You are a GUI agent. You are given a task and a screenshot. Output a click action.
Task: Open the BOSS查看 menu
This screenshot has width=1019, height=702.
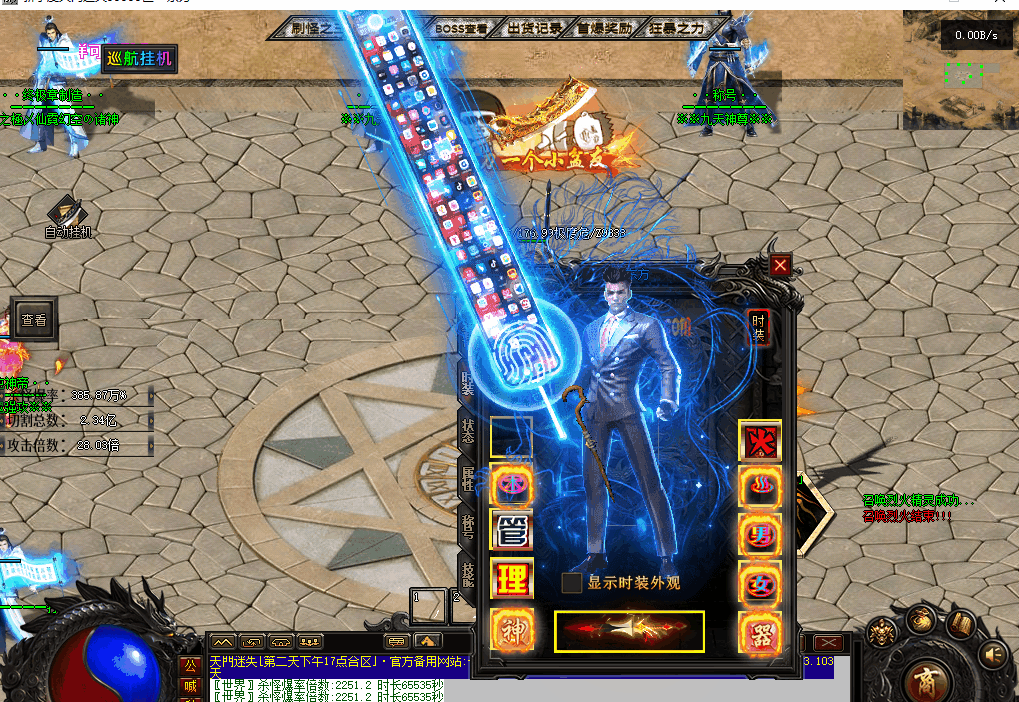[x=462, y=29]
